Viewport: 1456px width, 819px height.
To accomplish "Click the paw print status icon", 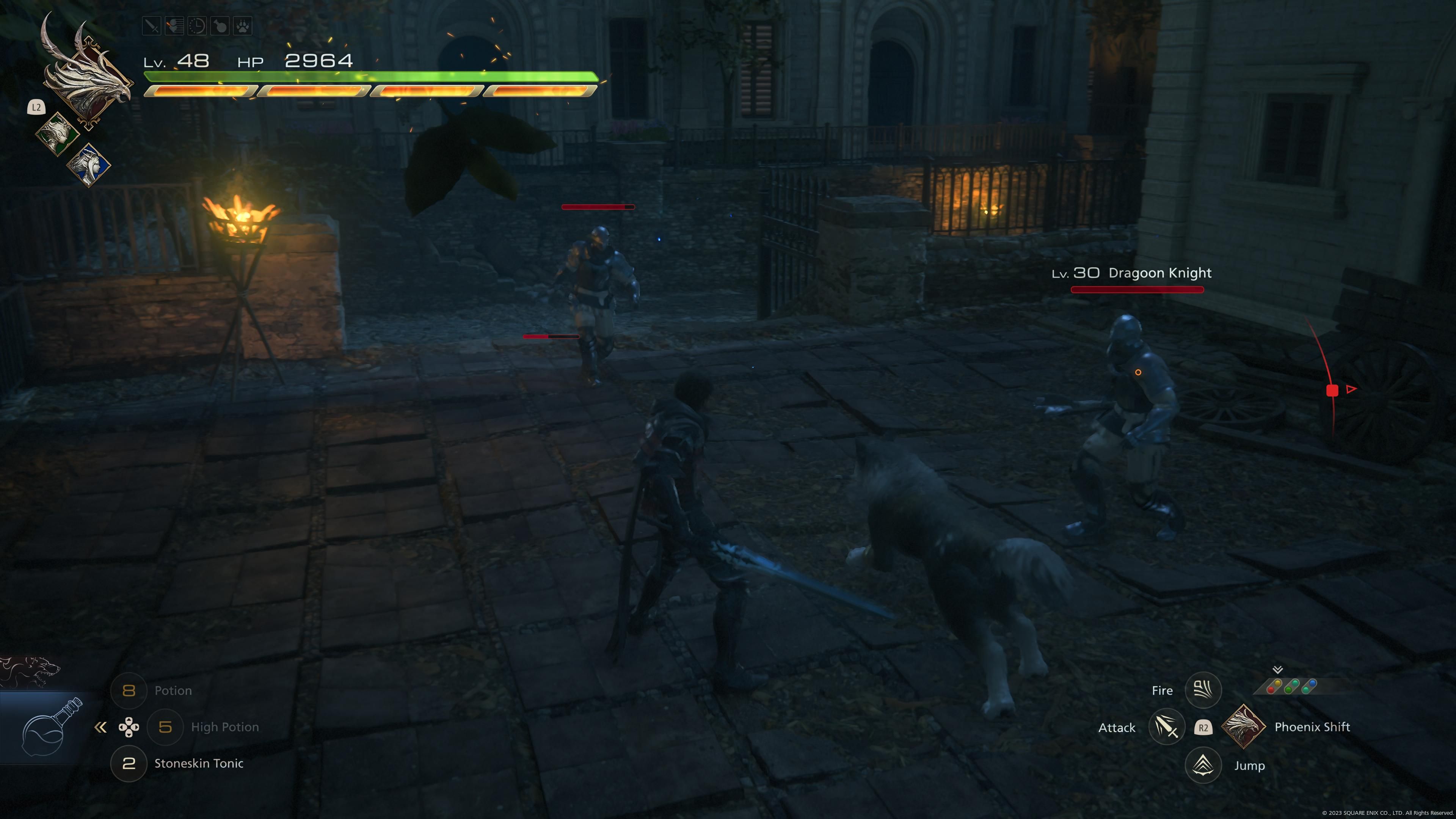I will tap(243, 26).
